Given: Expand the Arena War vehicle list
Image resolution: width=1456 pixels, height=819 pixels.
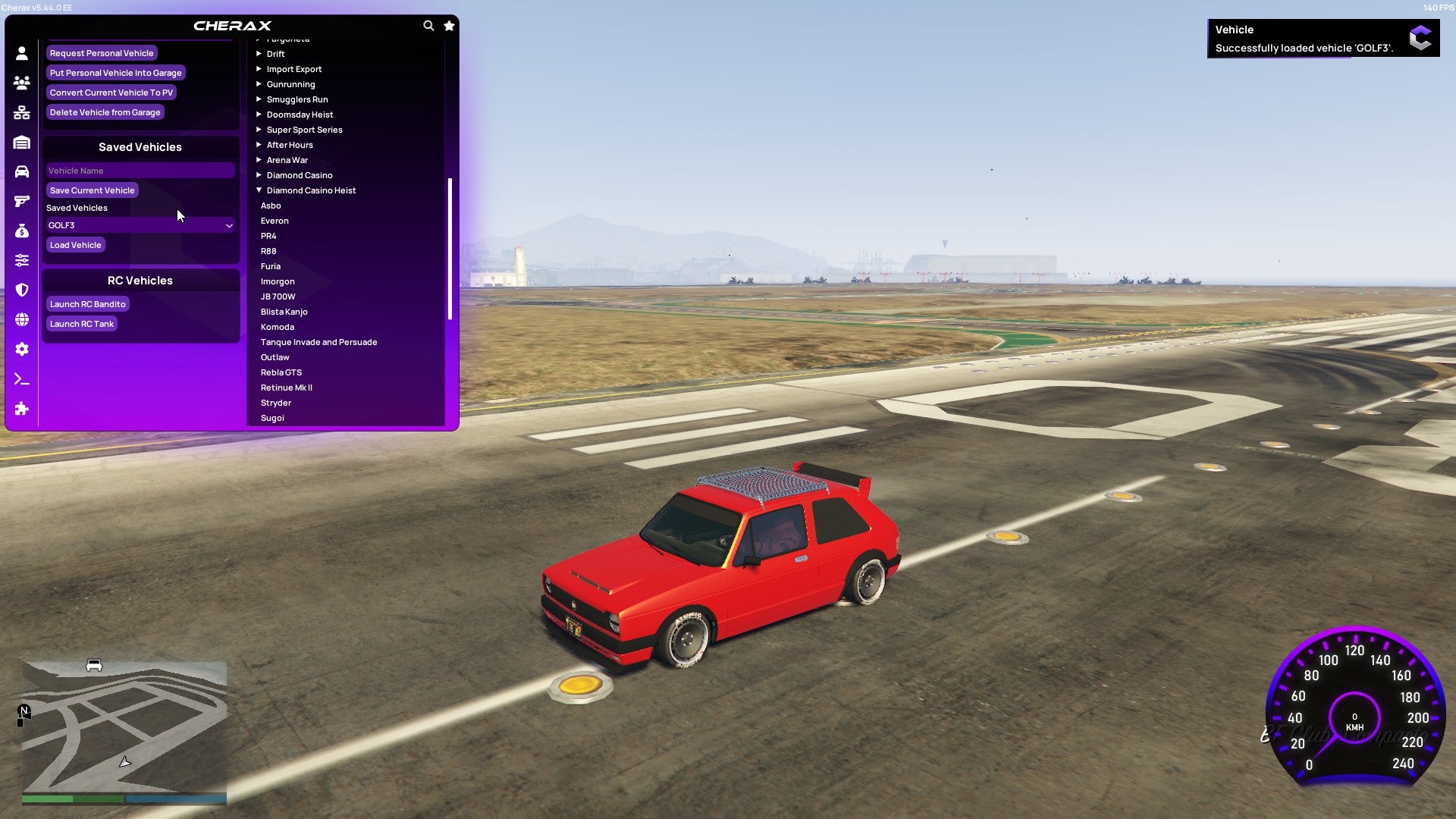Looking at the screenshot, I should [x=287, y=160].
